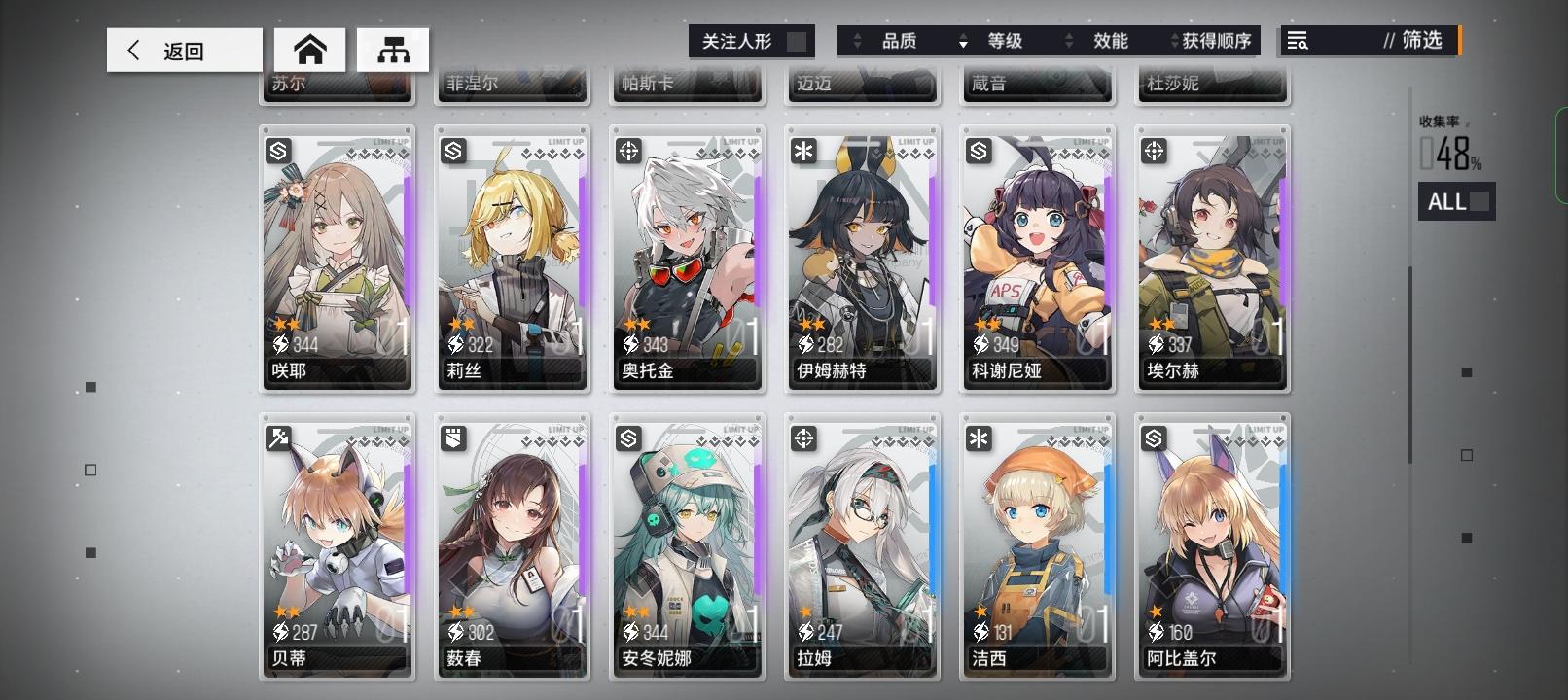Toggle the ALL collection filter

(x=1456, y=201)
